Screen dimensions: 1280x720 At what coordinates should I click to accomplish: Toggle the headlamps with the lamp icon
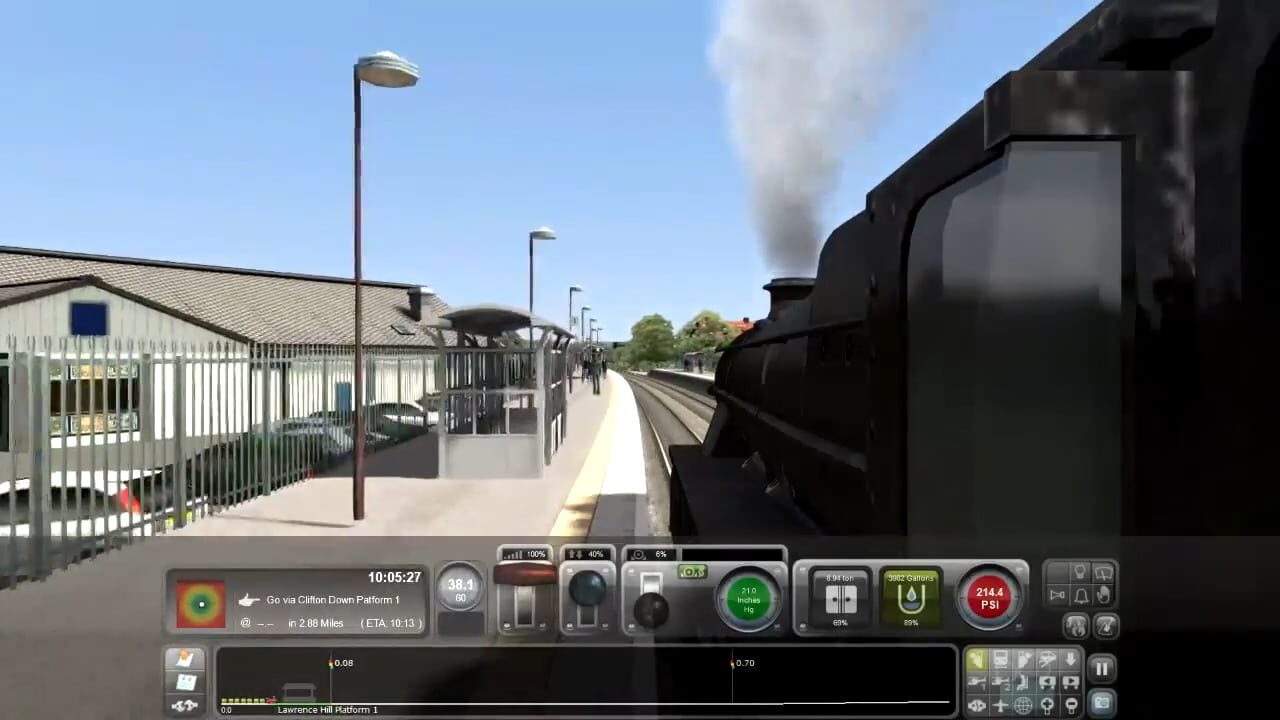tap(1080, 571)
